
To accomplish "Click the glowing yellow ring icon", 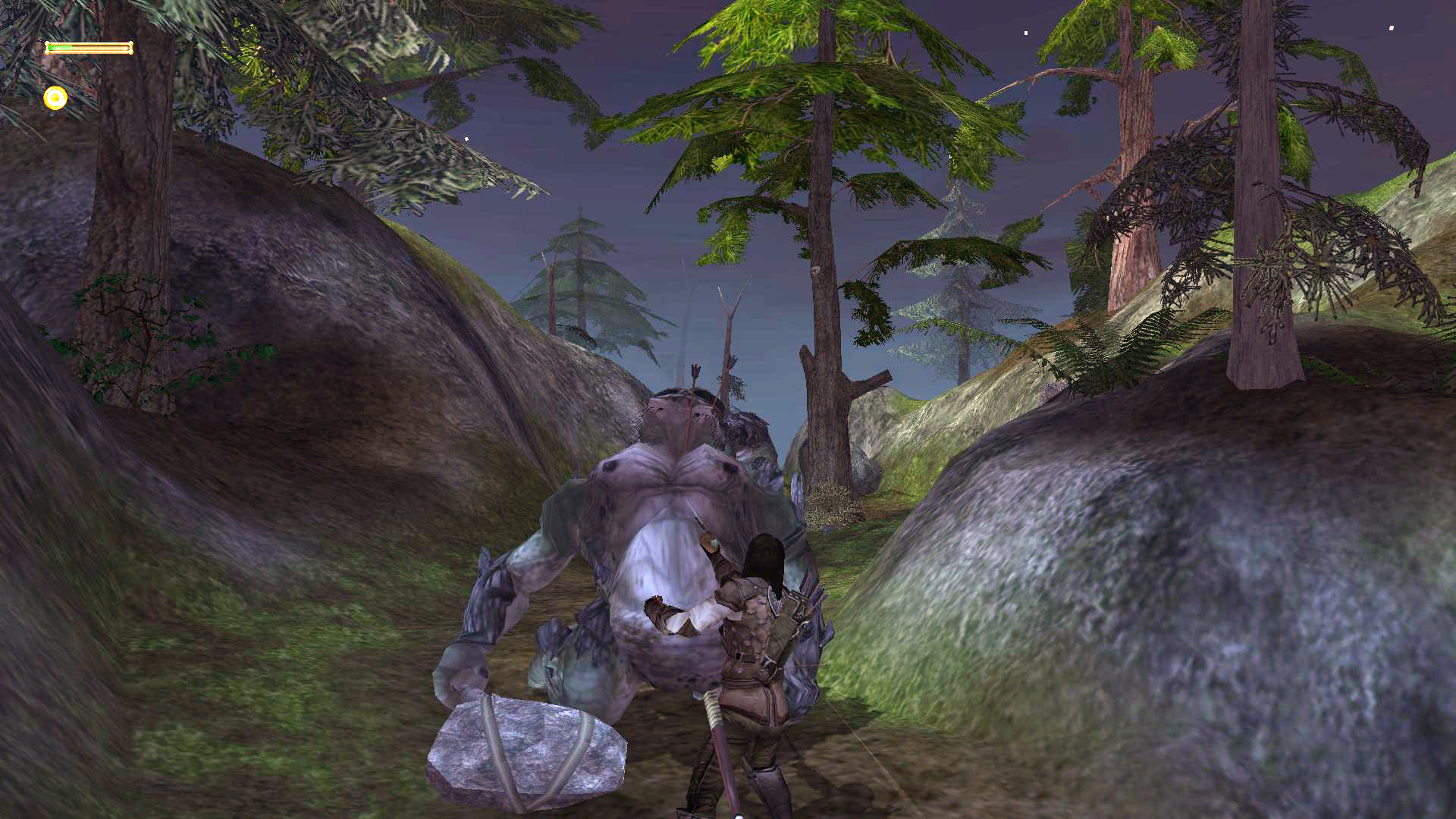I will (x=55, y=98).
